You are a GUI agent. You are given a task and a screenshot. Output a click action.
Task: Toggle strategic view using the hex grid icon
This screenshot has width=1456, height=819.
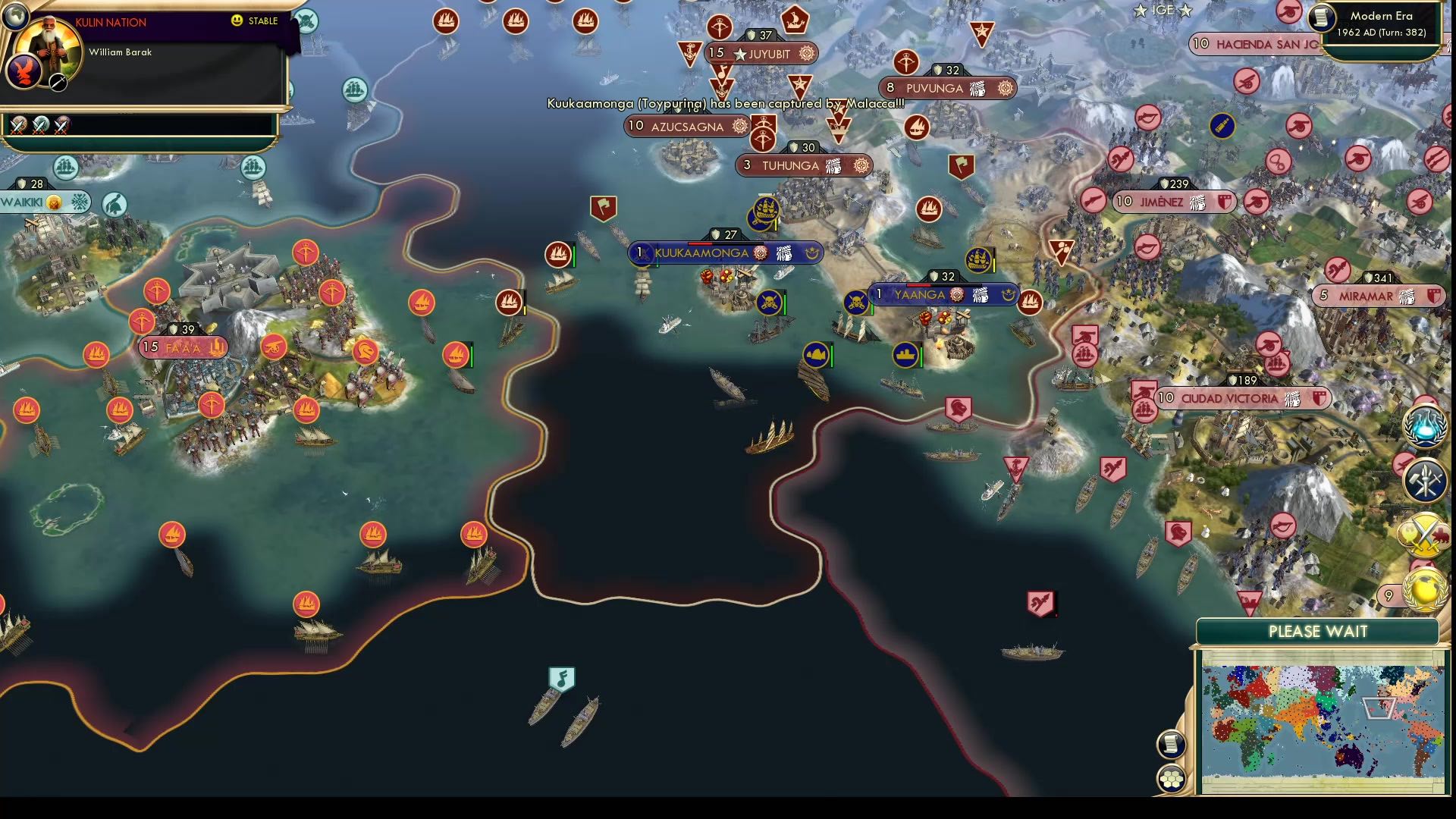(1170, 777)
